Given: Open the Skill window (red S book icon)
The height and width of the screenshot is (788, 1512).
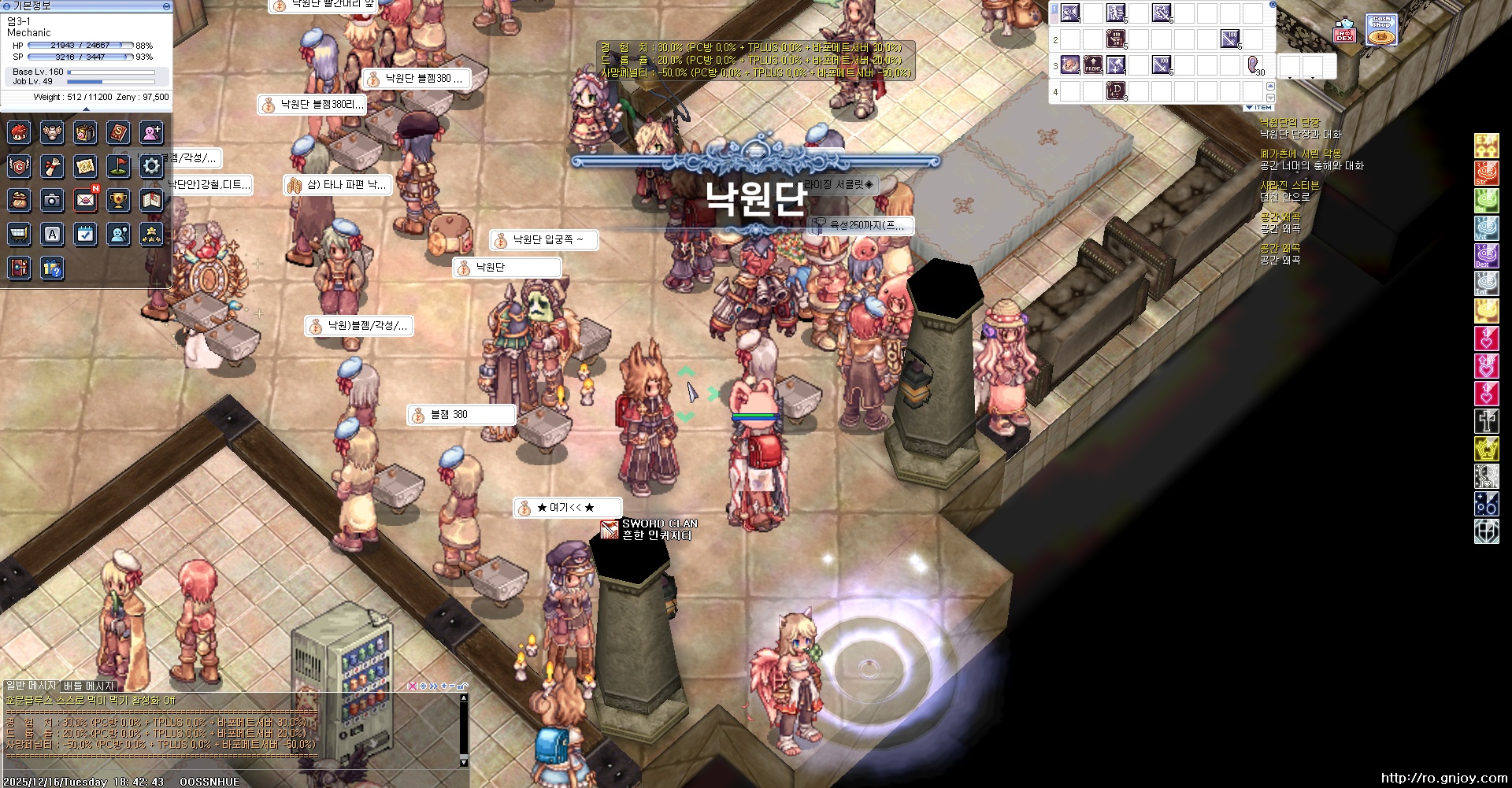Looking at the screenshot, I should [x=118, y=134].
